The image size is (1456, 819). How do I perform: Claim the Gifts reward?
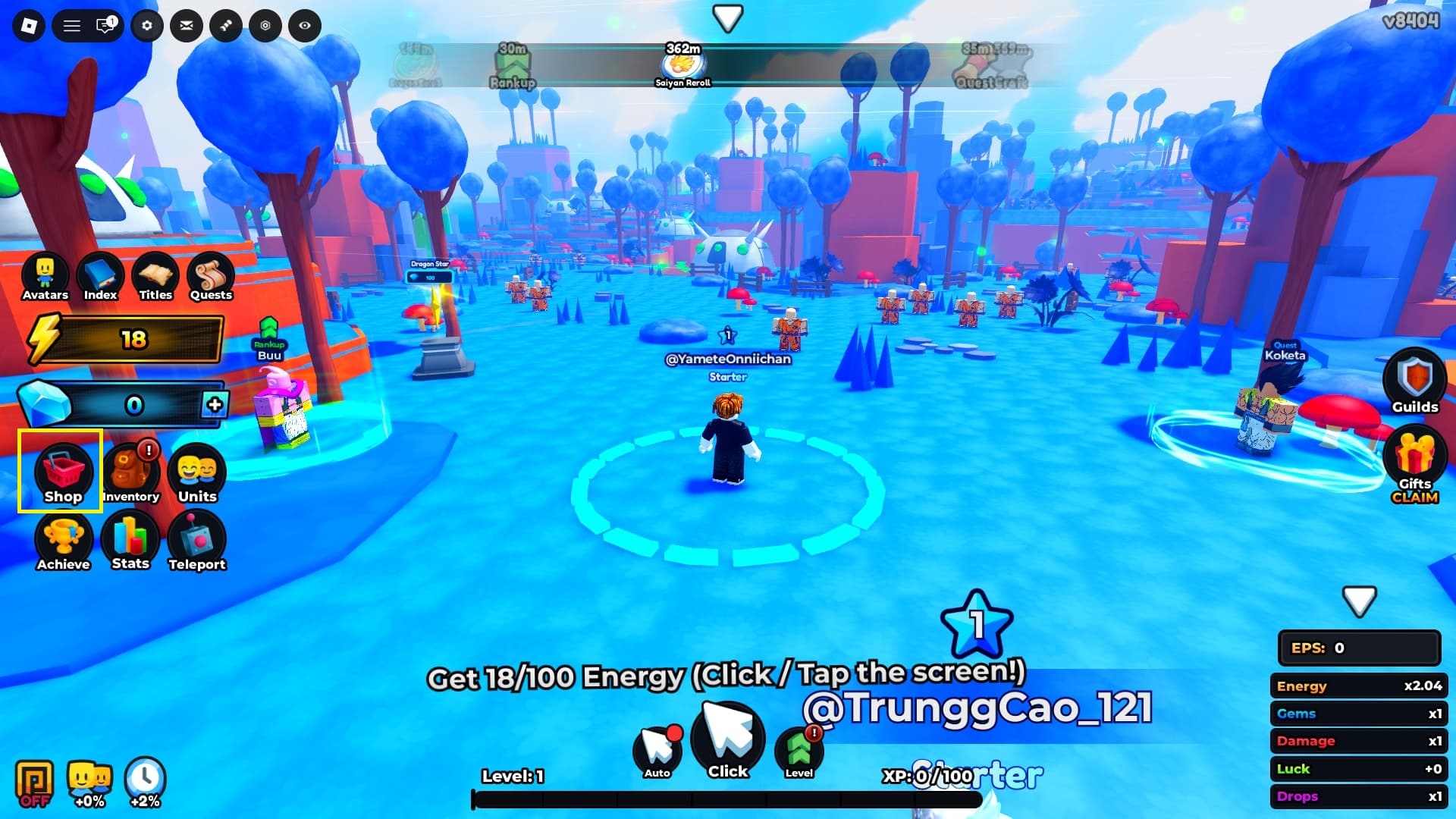click(1414, 464)
